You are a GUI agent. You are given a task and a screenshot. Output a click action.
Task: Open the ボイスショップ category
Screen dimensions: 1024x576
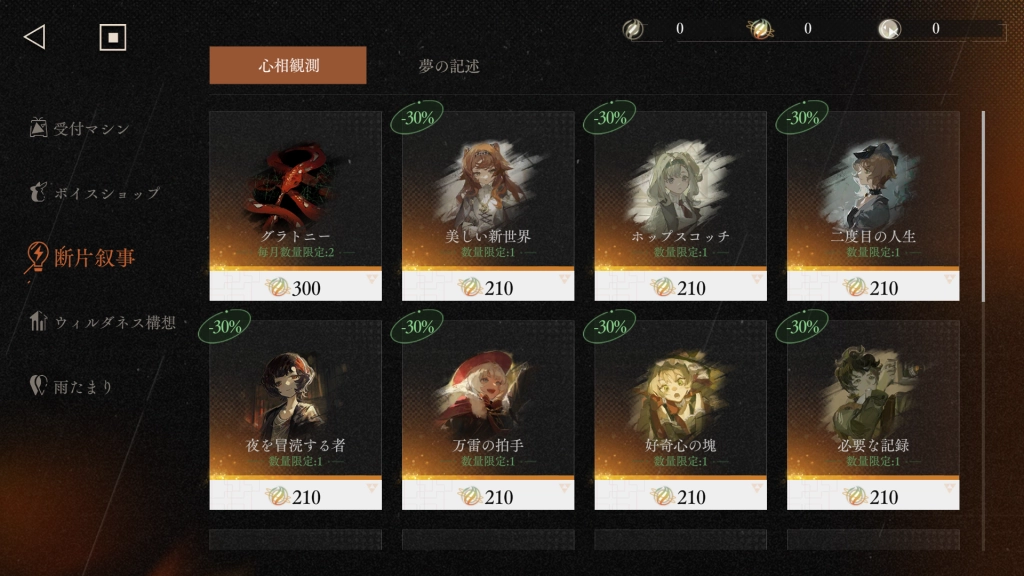95,193
